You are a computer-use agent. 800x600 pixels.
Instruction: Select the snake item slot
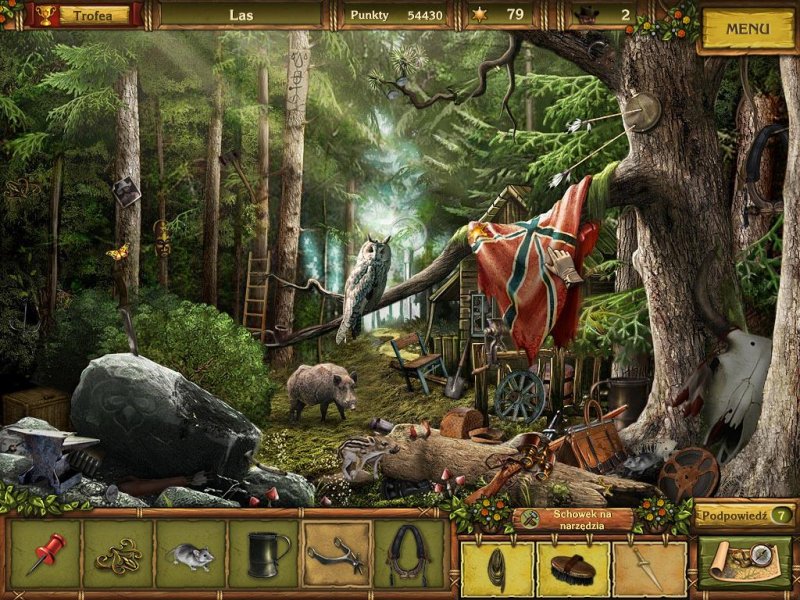pyautogui.click(x=118, y=553)
